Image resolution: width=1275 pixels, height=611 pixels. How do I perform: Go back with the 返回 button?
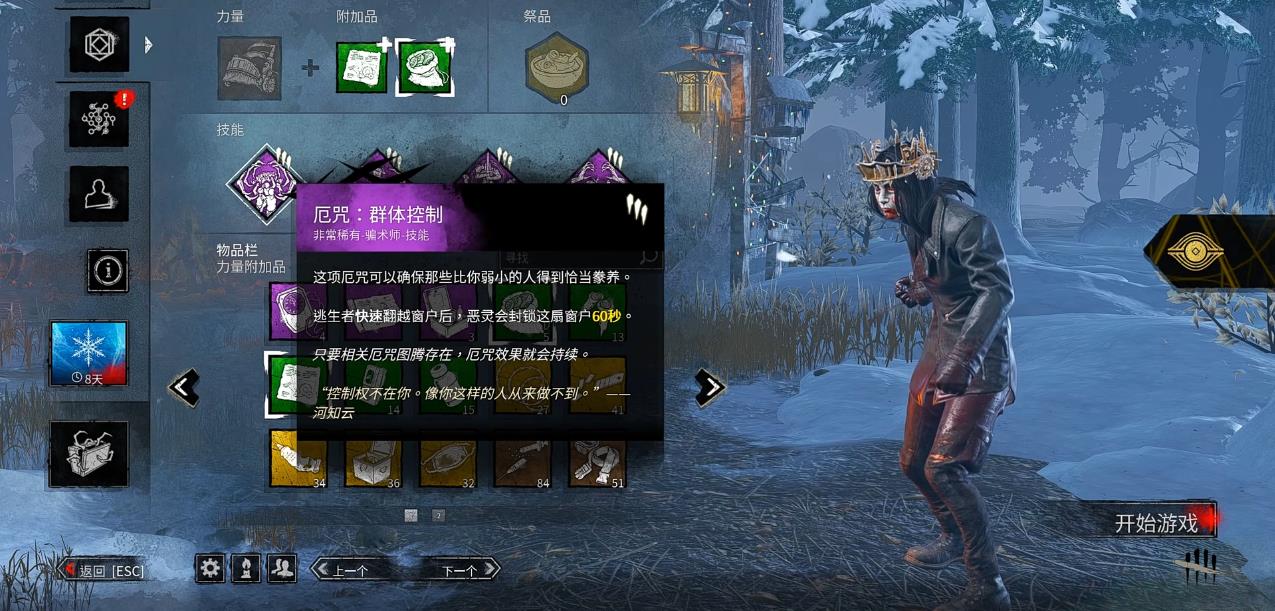pos(104,571)
